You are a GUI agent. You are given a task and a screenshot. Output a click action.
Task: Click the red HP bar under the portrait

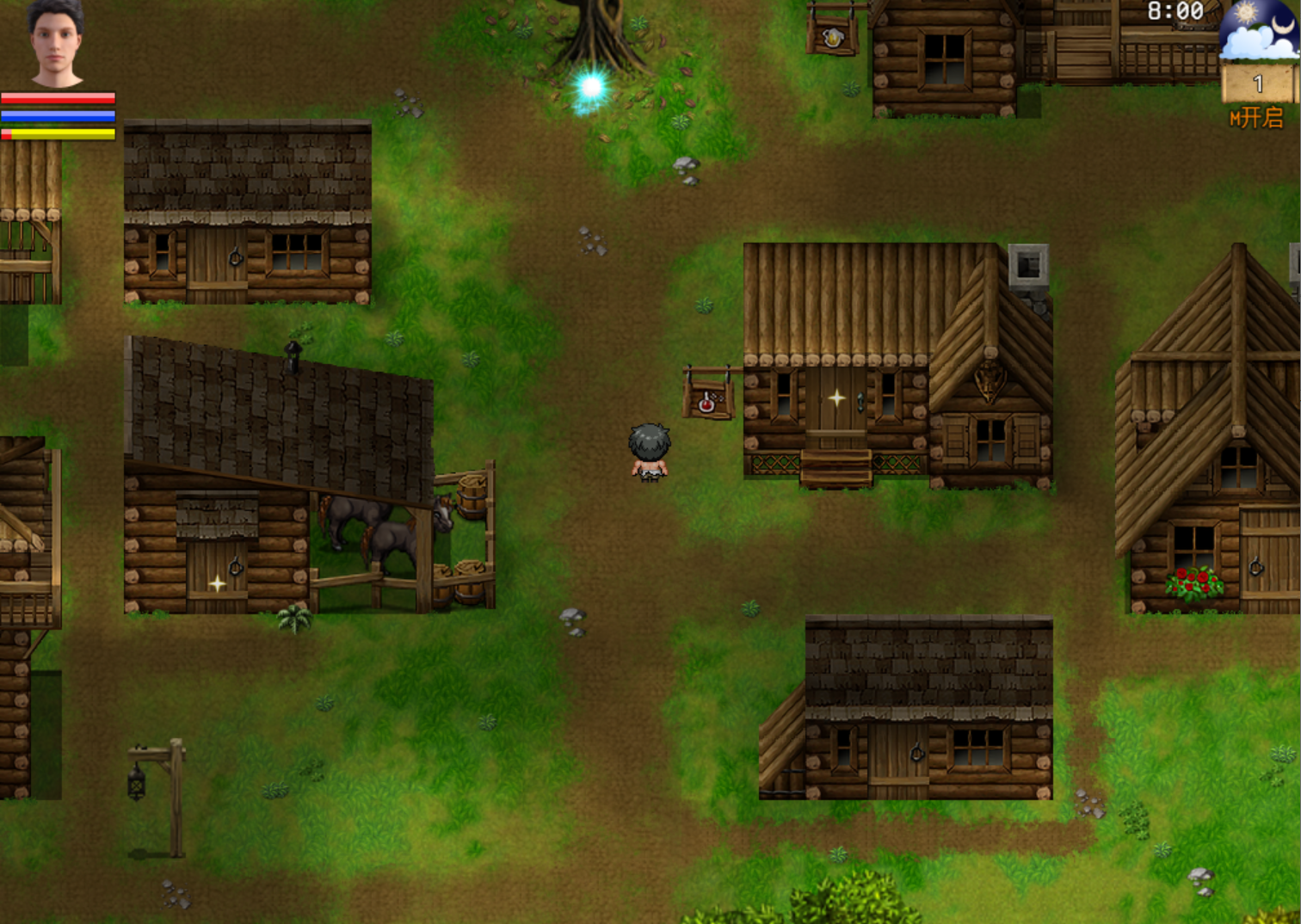click(59, 96)
